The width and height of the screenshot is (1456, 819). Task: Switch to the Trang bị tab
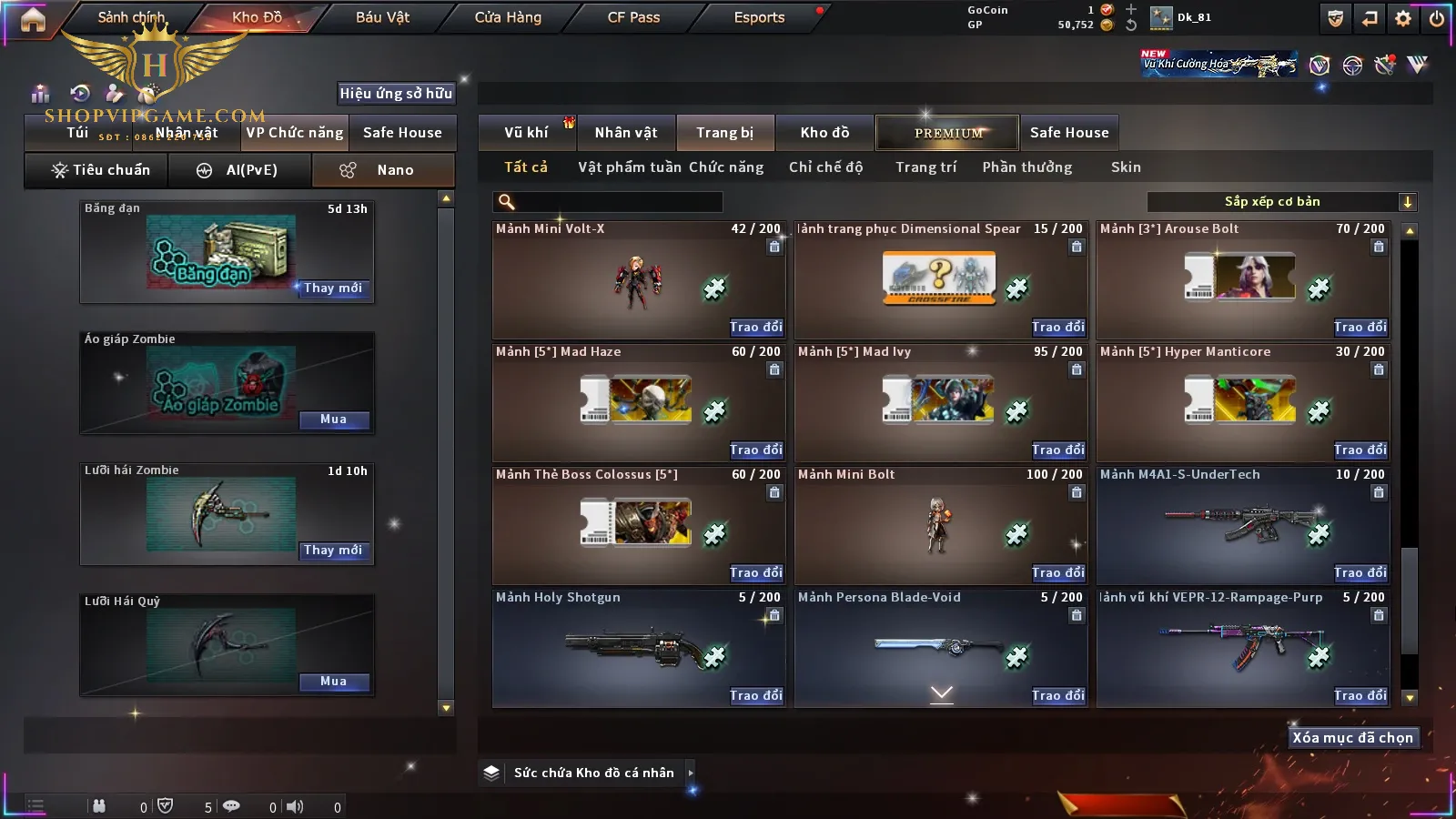[x=724, y=133]
